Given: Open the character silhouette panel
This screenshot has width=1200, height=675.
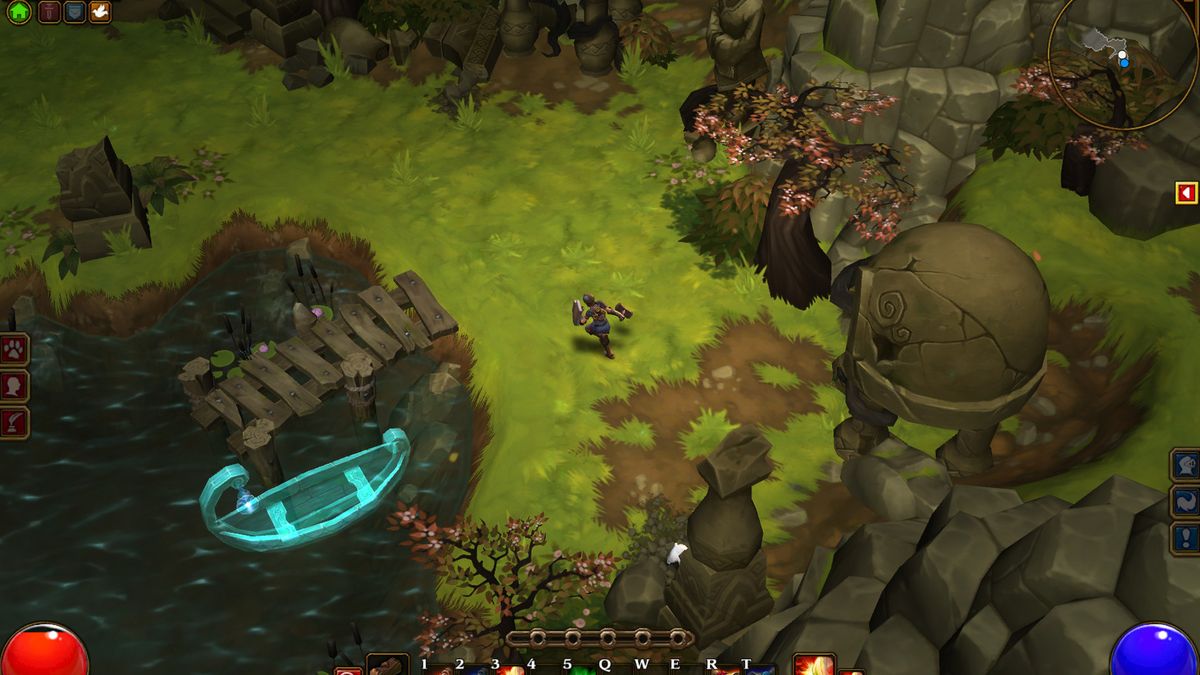Looking at the screenshot, I should click(14, 386).
